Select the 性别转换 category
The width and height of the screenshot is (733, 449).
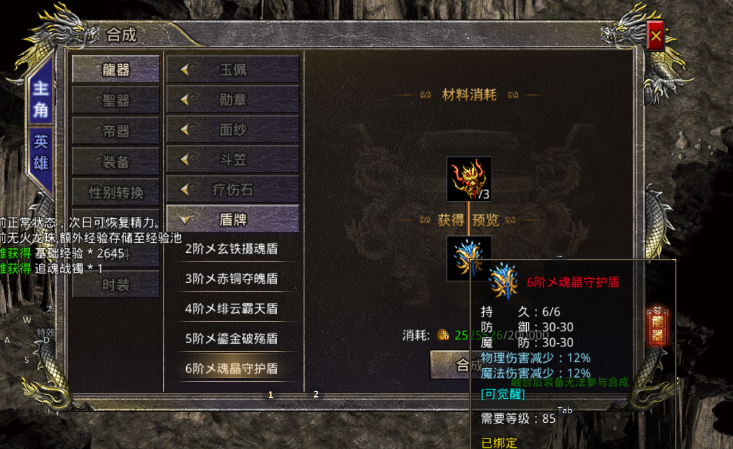(115, 192)
